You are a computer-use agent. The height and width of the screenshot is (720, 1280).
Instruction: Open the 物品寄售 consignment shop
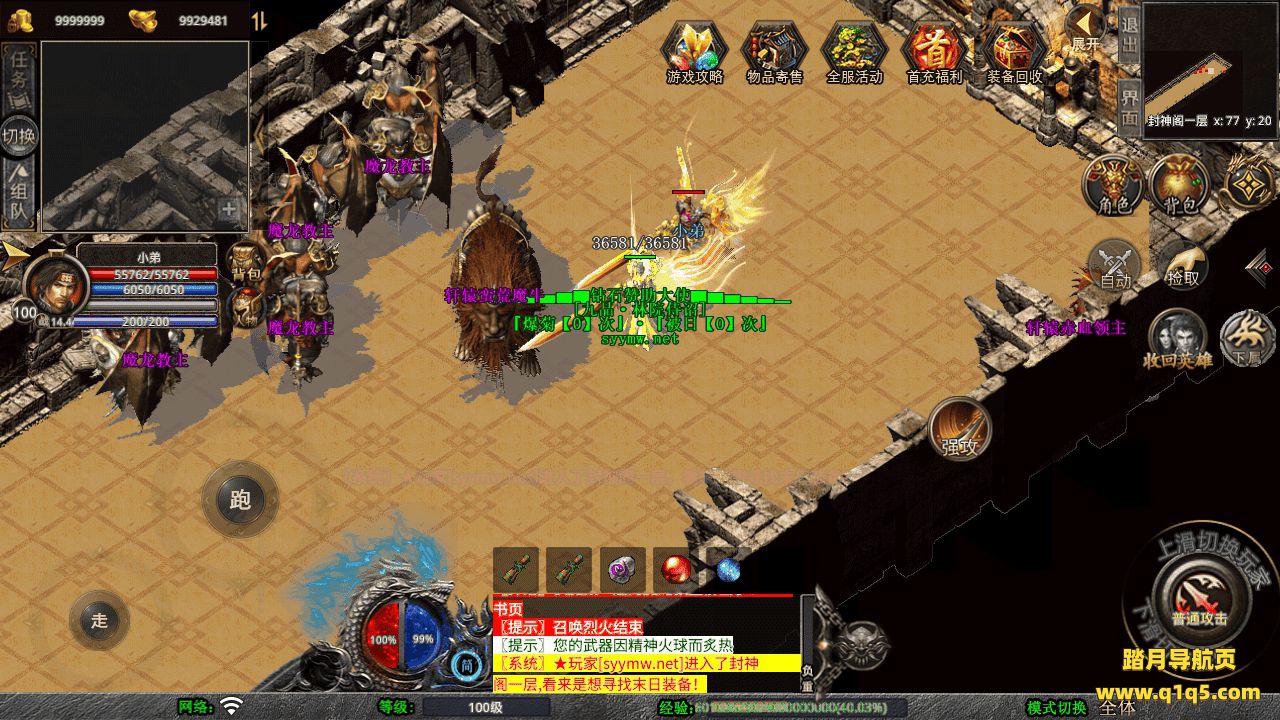(774, 50)
